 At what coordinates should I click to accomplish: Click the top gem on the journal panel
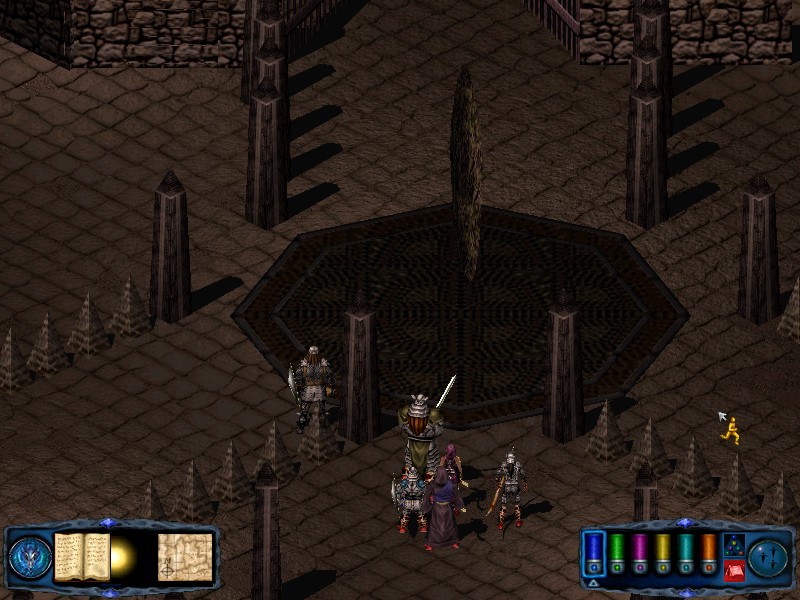[110, 523]
